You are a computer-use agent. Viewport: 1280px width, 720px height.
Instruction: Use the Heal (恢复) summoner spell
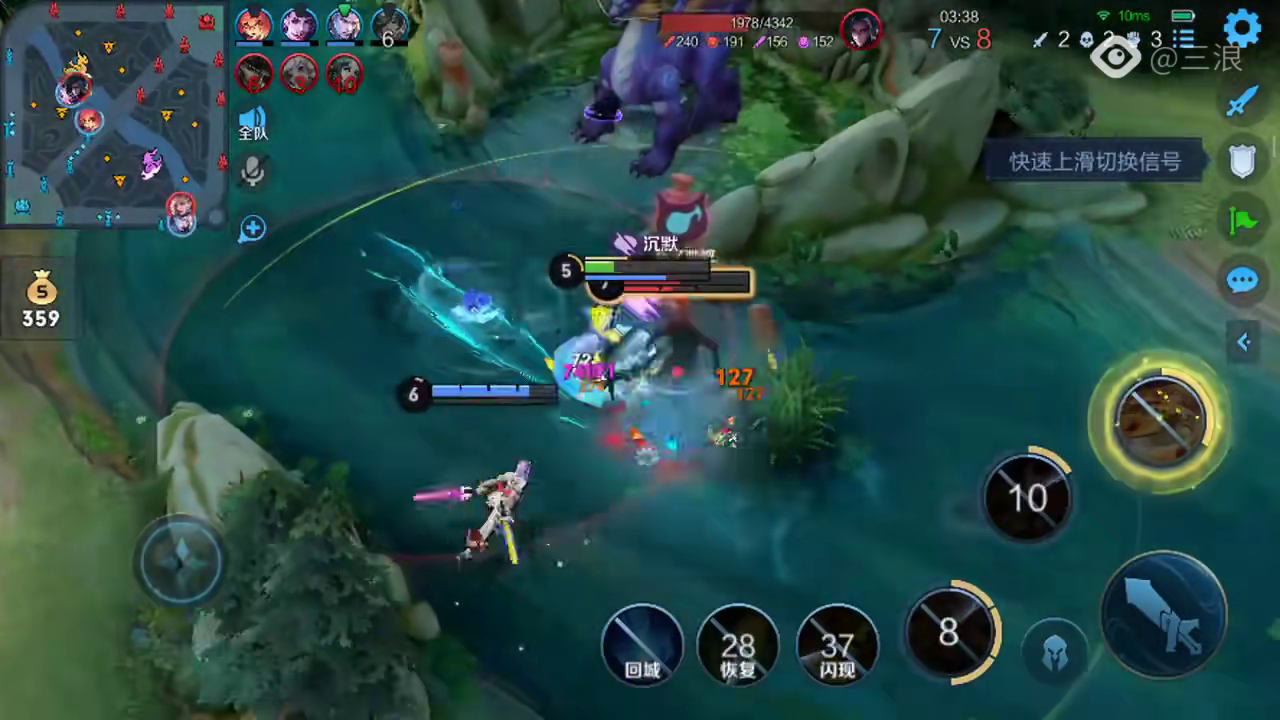pyautogui.click(x=738, y=645)
